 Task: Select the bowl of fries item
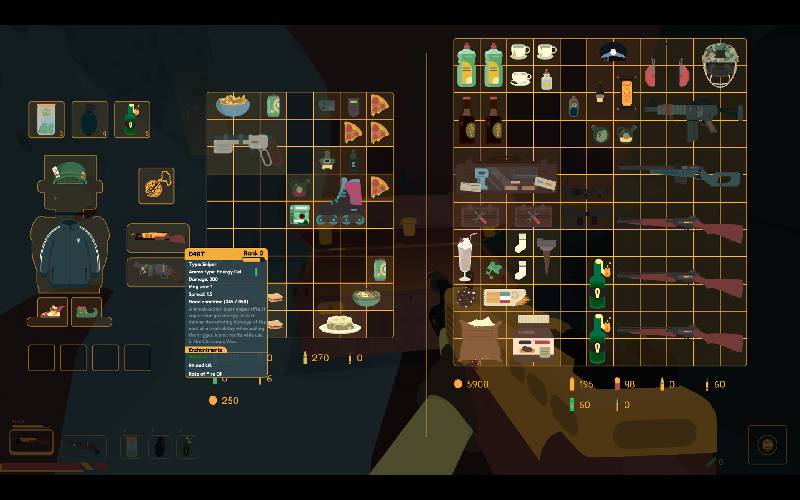(232, 104)
